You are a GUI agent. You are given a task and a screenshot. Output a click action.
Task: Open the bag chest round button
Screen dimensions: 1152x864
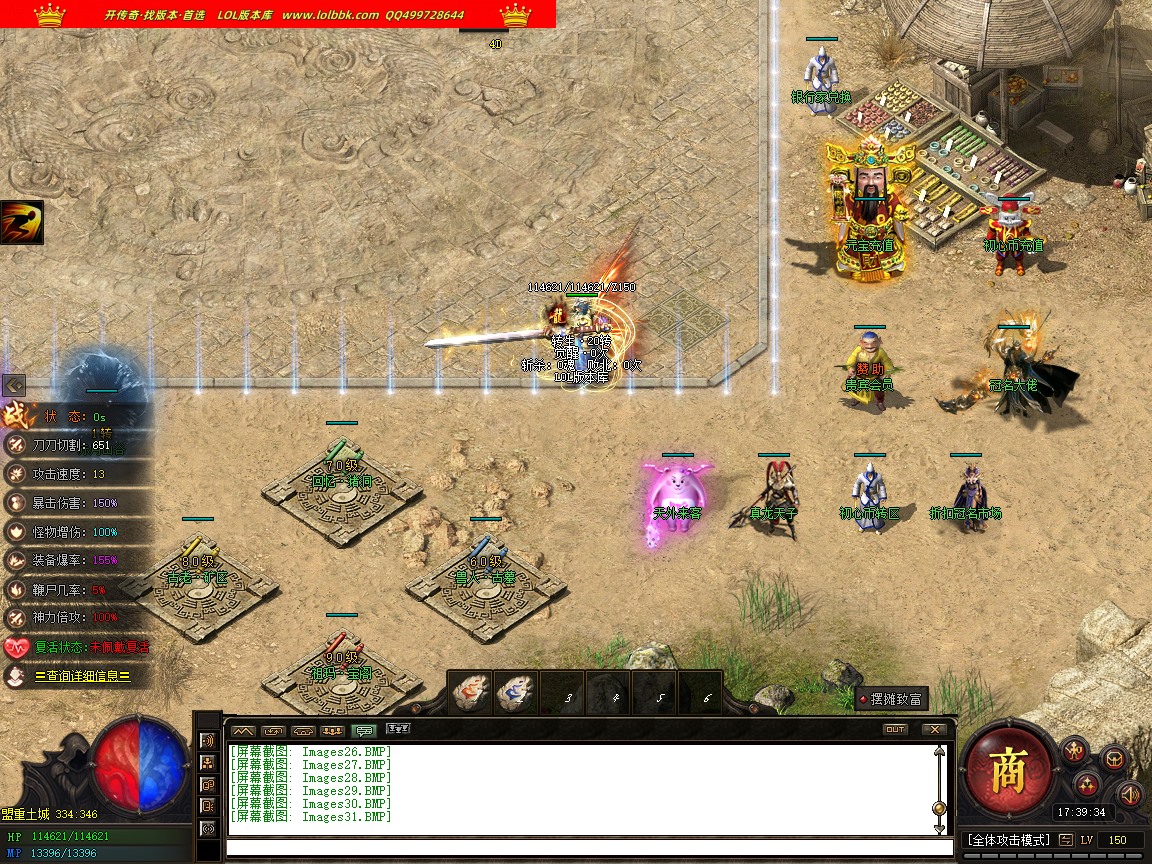point(1113,758)
